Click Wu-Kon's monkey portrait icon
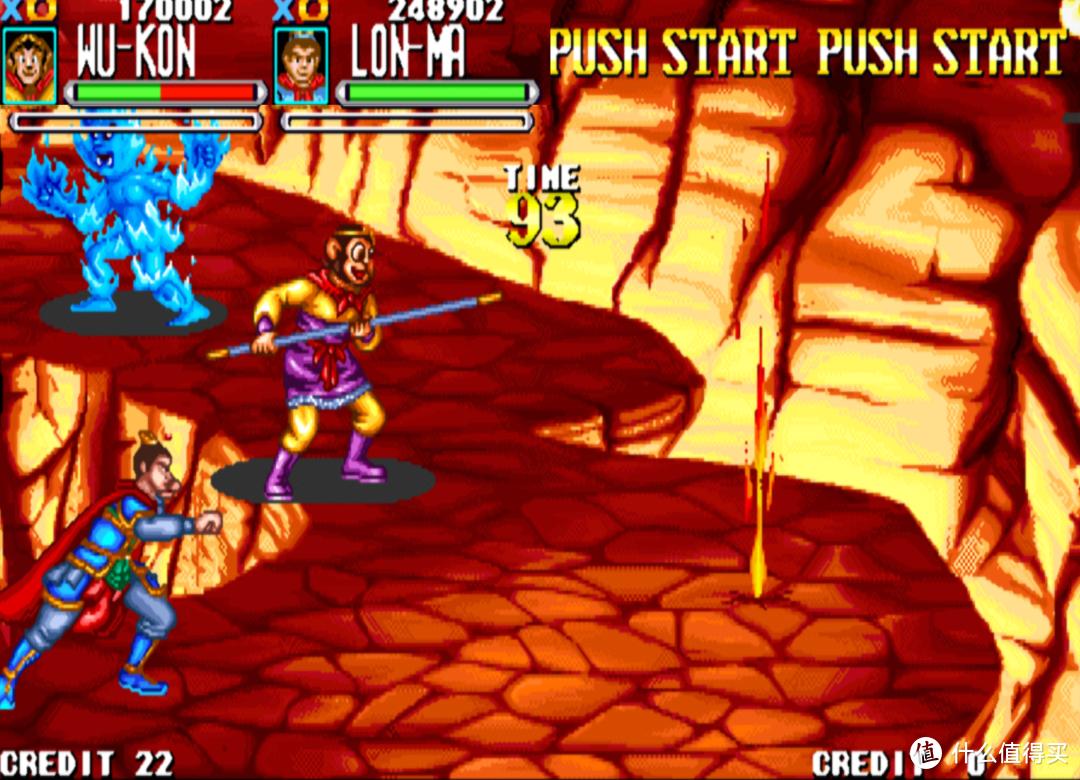1080x780 pixels. 29,65
